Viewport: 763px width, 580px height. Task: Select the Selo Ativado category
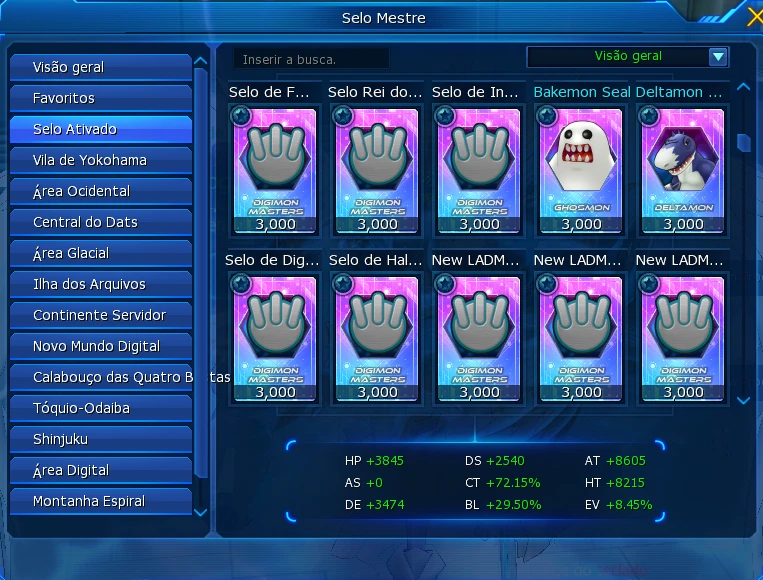click(x=100, y=129)
